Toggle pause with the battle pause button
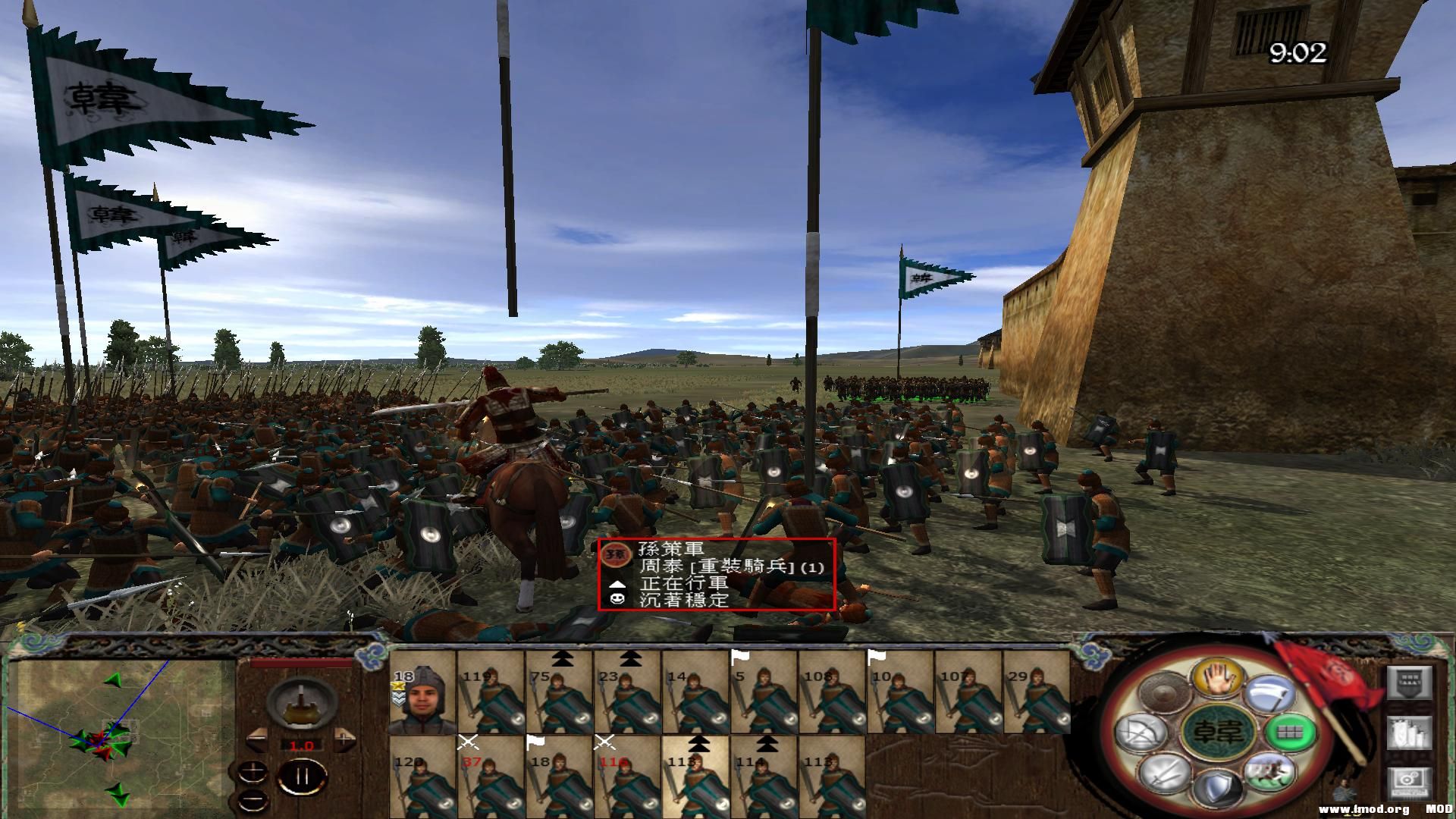1456x819 pixels. 302,775
